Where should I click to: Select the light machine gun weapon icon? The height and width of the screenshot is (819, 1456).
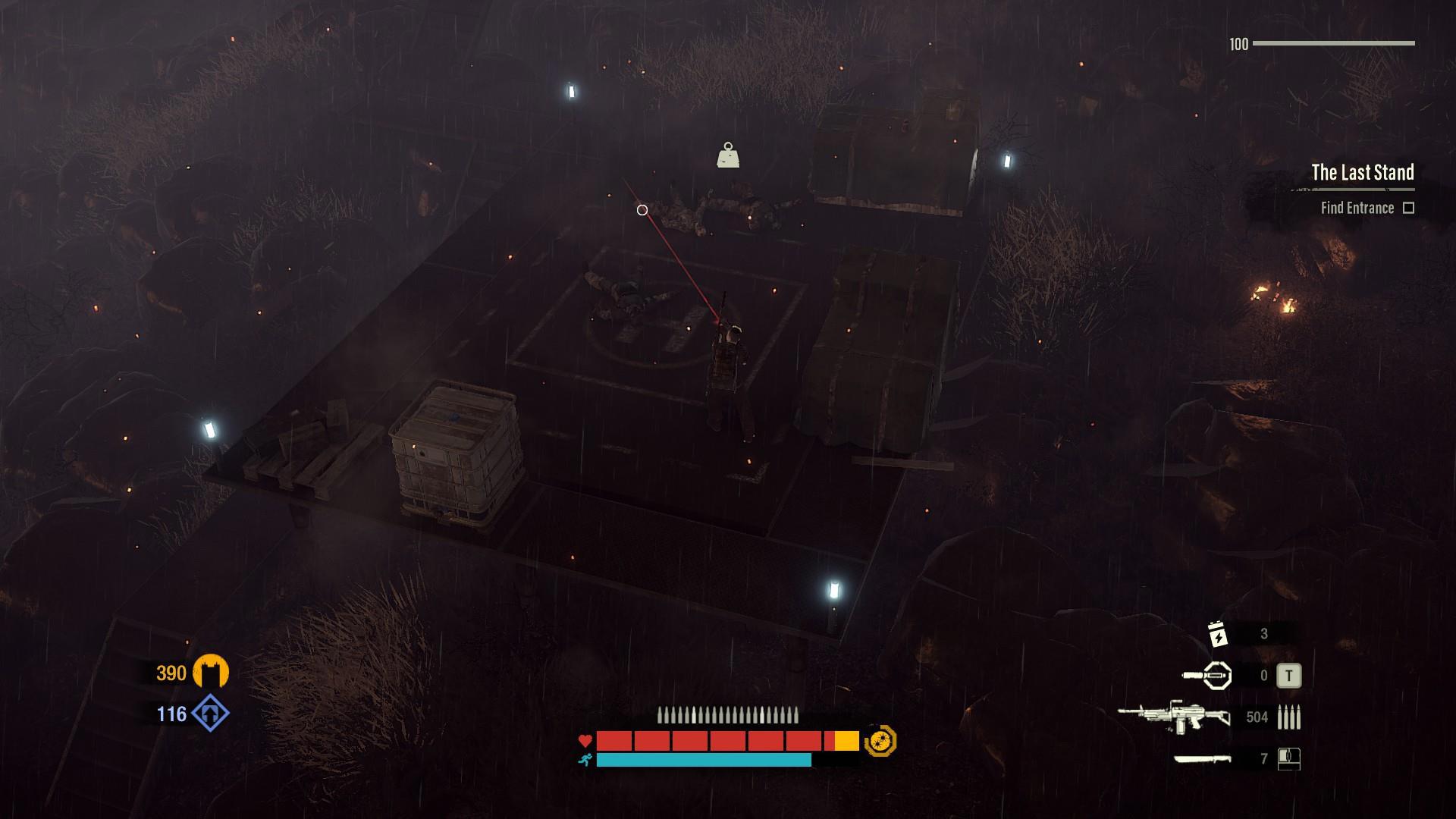[x=1173, y=717]
